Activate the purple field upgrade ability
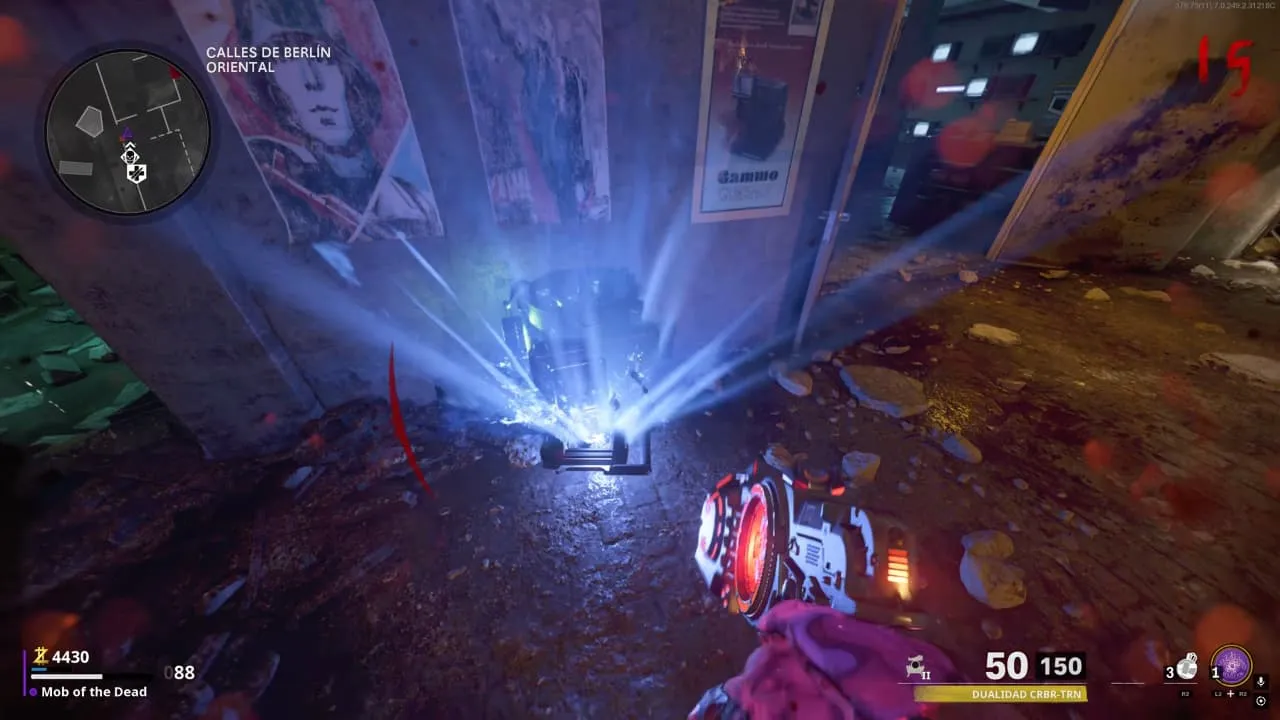The height and width of the screenshot is (720, 1280). pyautogui.click(x=1232, y=666)
